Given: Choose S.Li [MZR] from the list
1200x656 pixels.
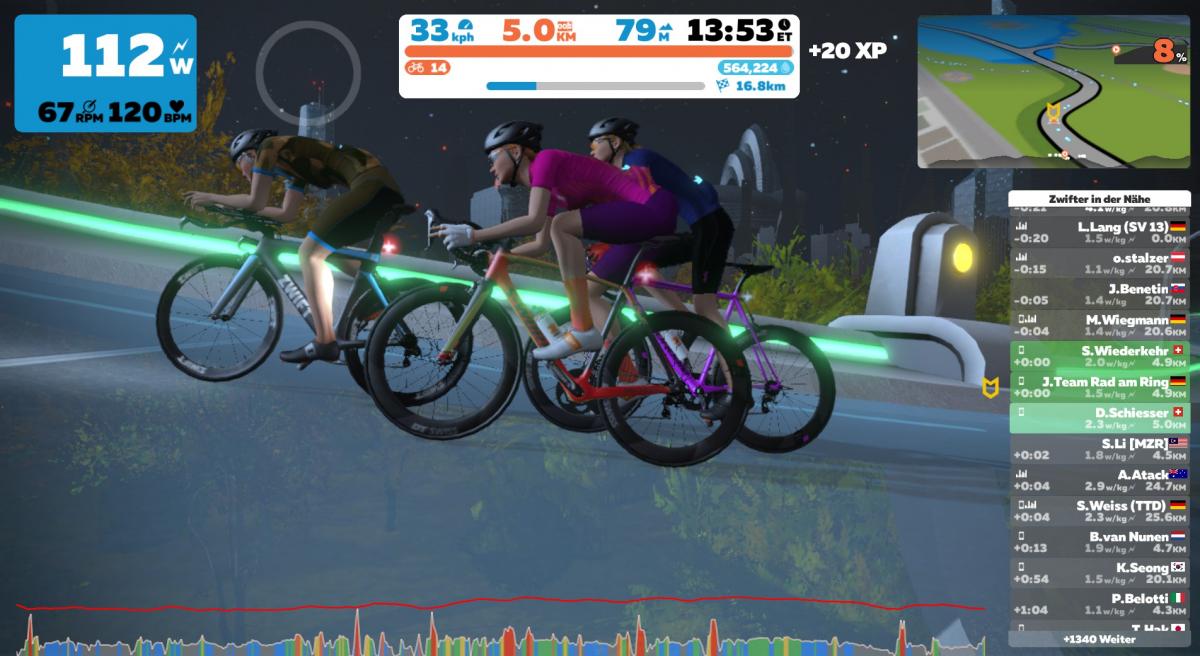Looking at the screenshot, I should coord(1099,449).
